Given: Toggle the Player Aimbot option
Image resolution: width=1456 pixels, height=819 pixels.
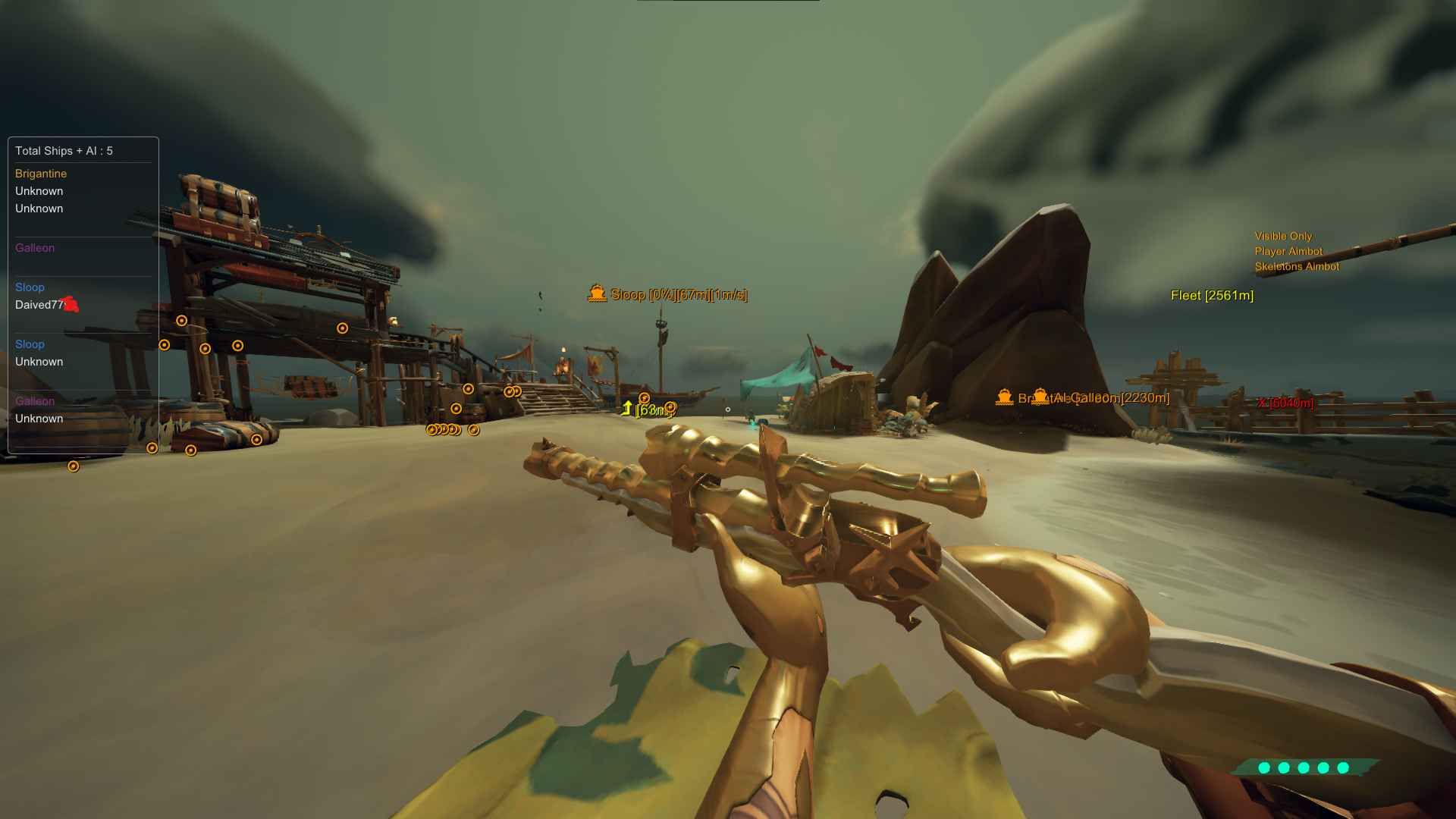Looking at the screenshot, I should pos(1288,252).
